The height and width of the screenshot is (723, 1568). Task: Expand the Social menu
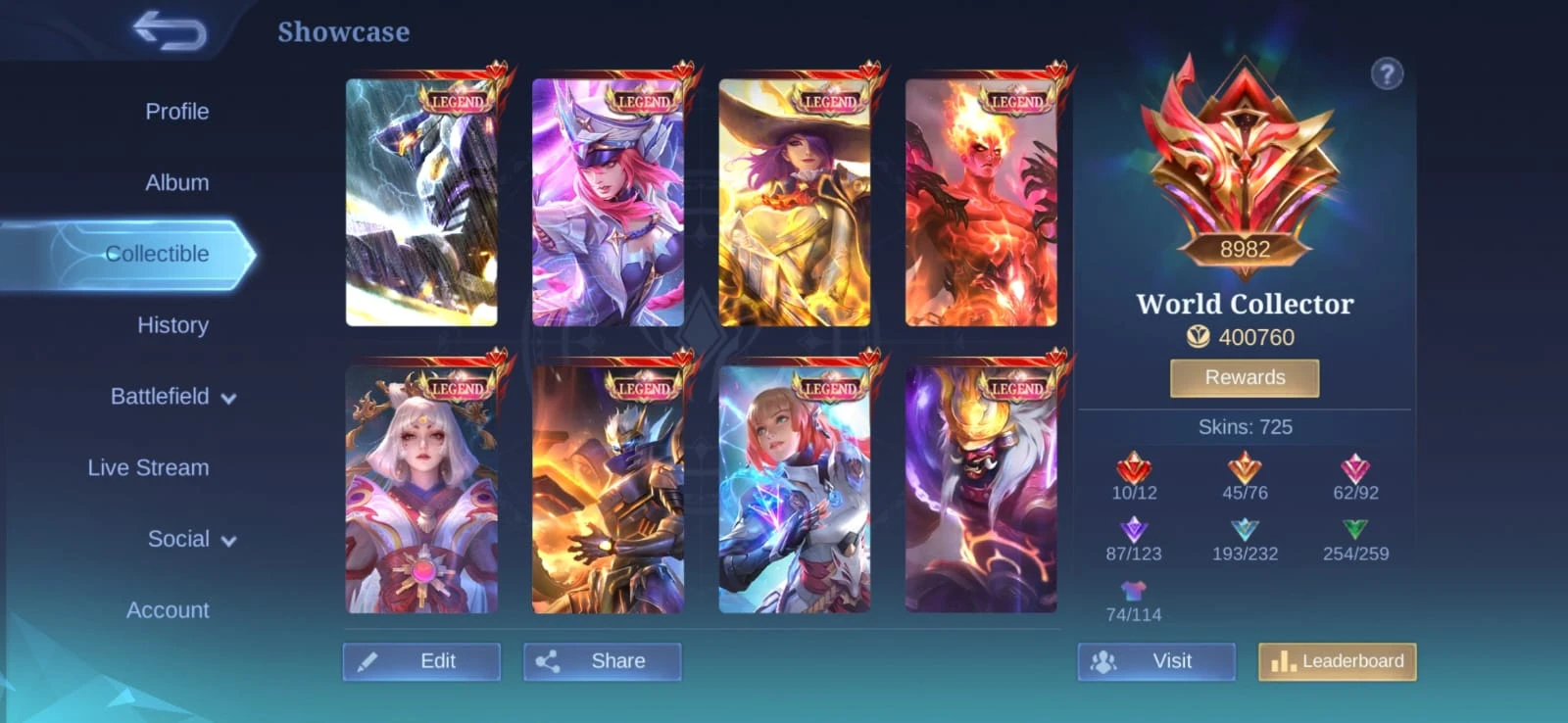(x=189, y=538)
